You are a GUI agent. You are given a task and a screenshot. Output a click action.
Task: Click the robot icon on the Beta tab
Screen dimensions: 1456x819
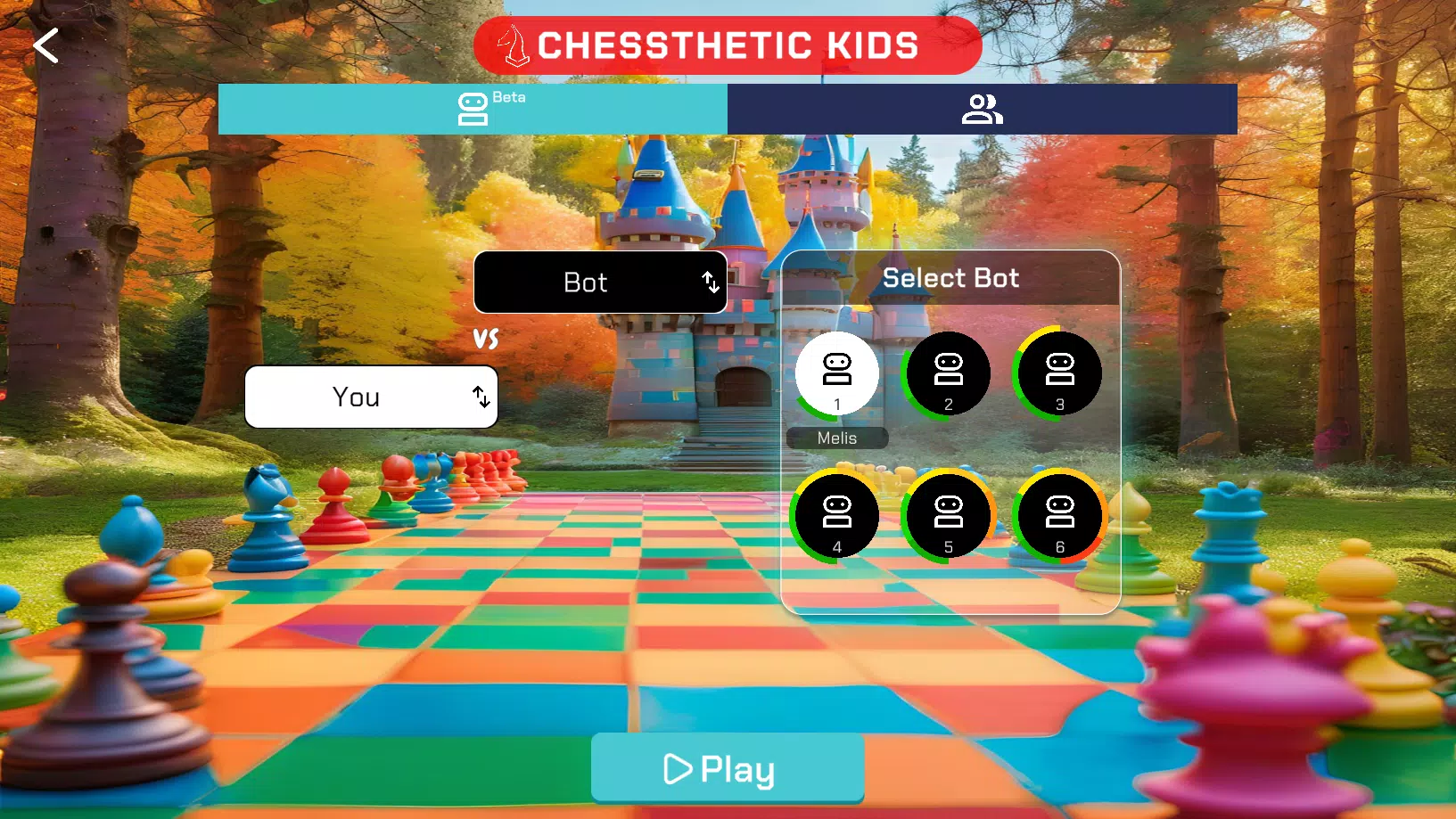(x=471, y=109)
